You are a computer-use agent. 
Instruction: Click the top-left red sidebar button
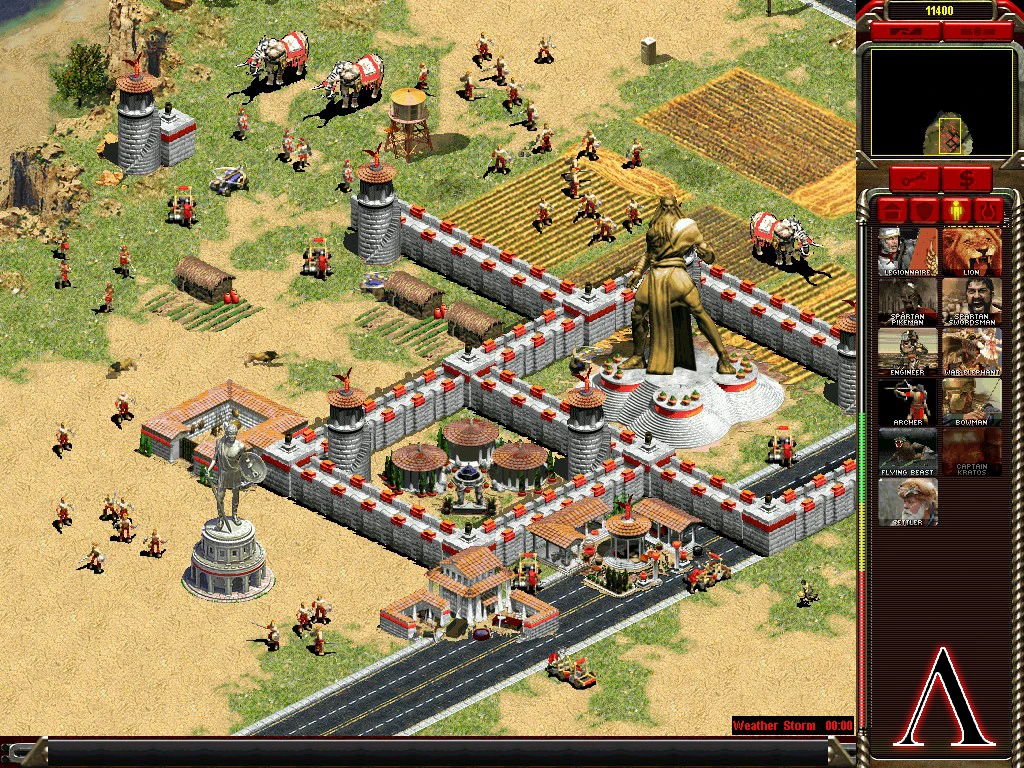(905, 32)
